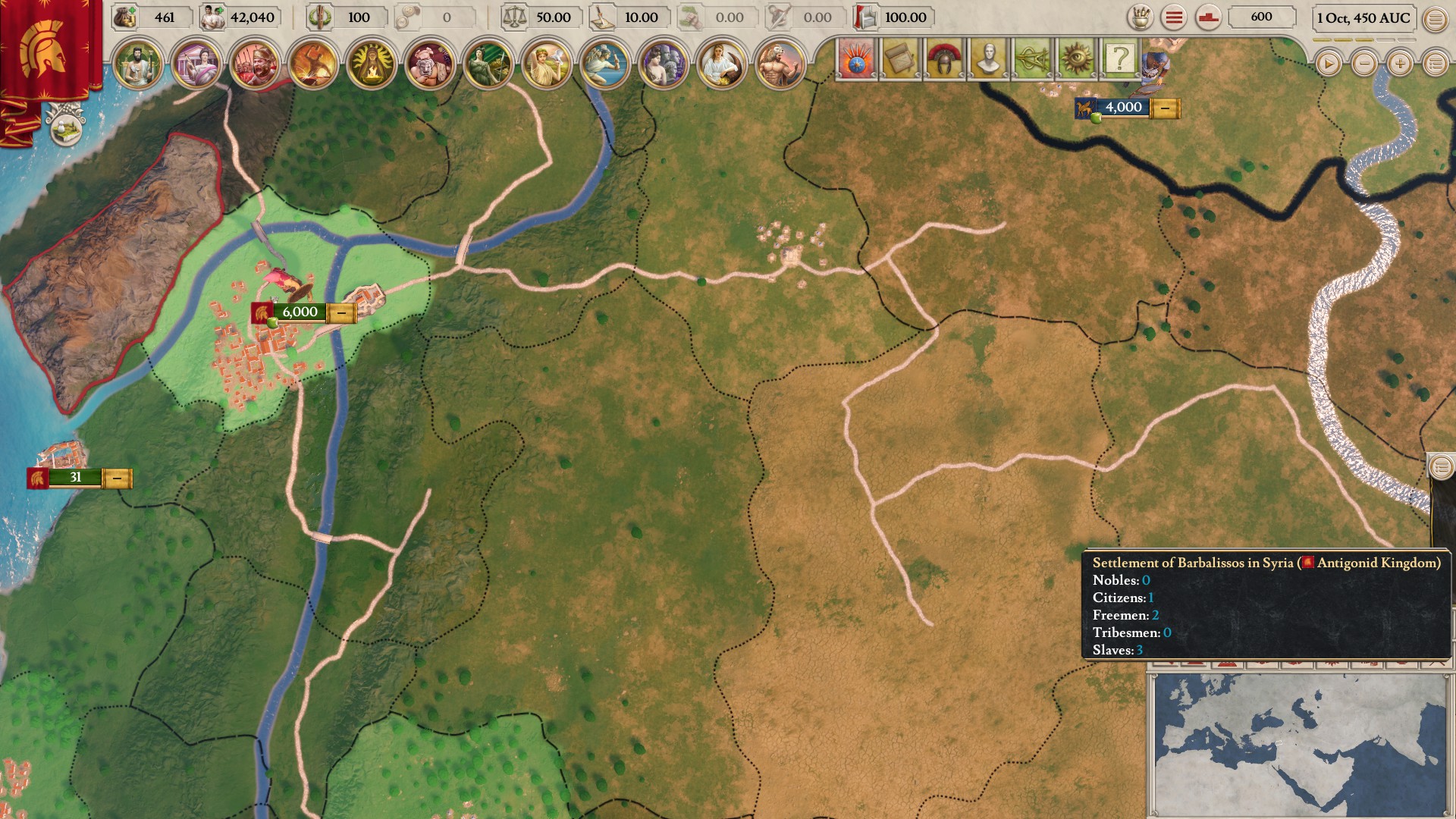Select the 6,000-strong army counter

[x=300, y=312]
